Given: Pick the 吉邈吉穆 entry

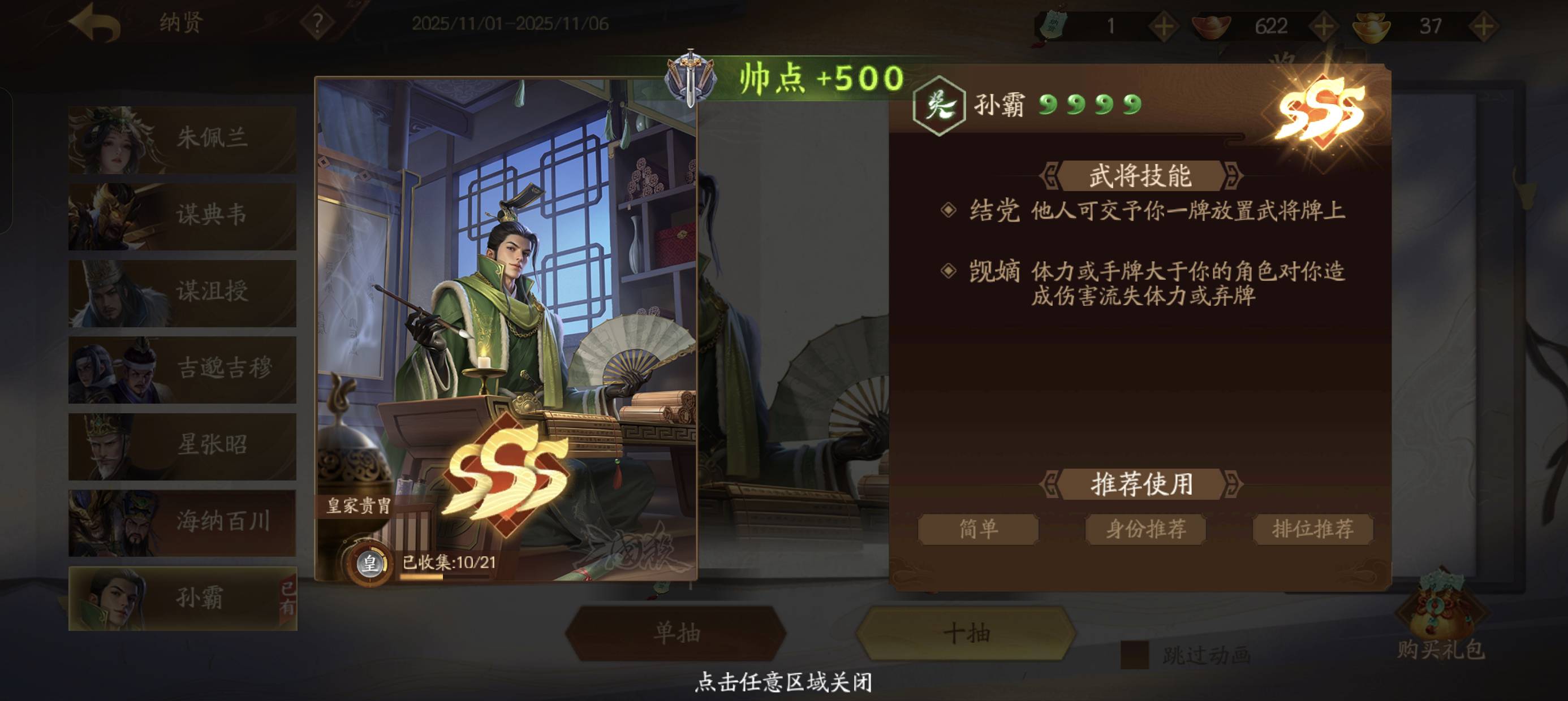Looking at the screenshot, I should point(182,369).
